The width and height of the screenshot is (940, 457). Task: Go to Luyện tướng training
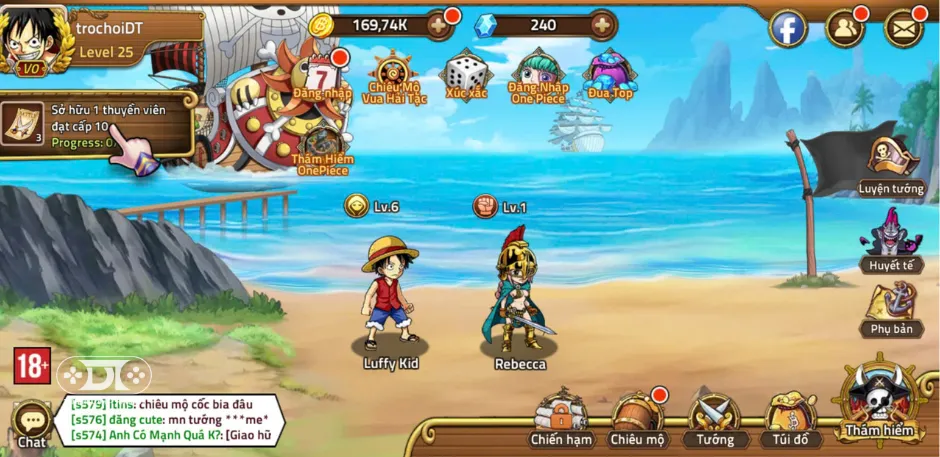pyautogui.click(x=890, y=165)
